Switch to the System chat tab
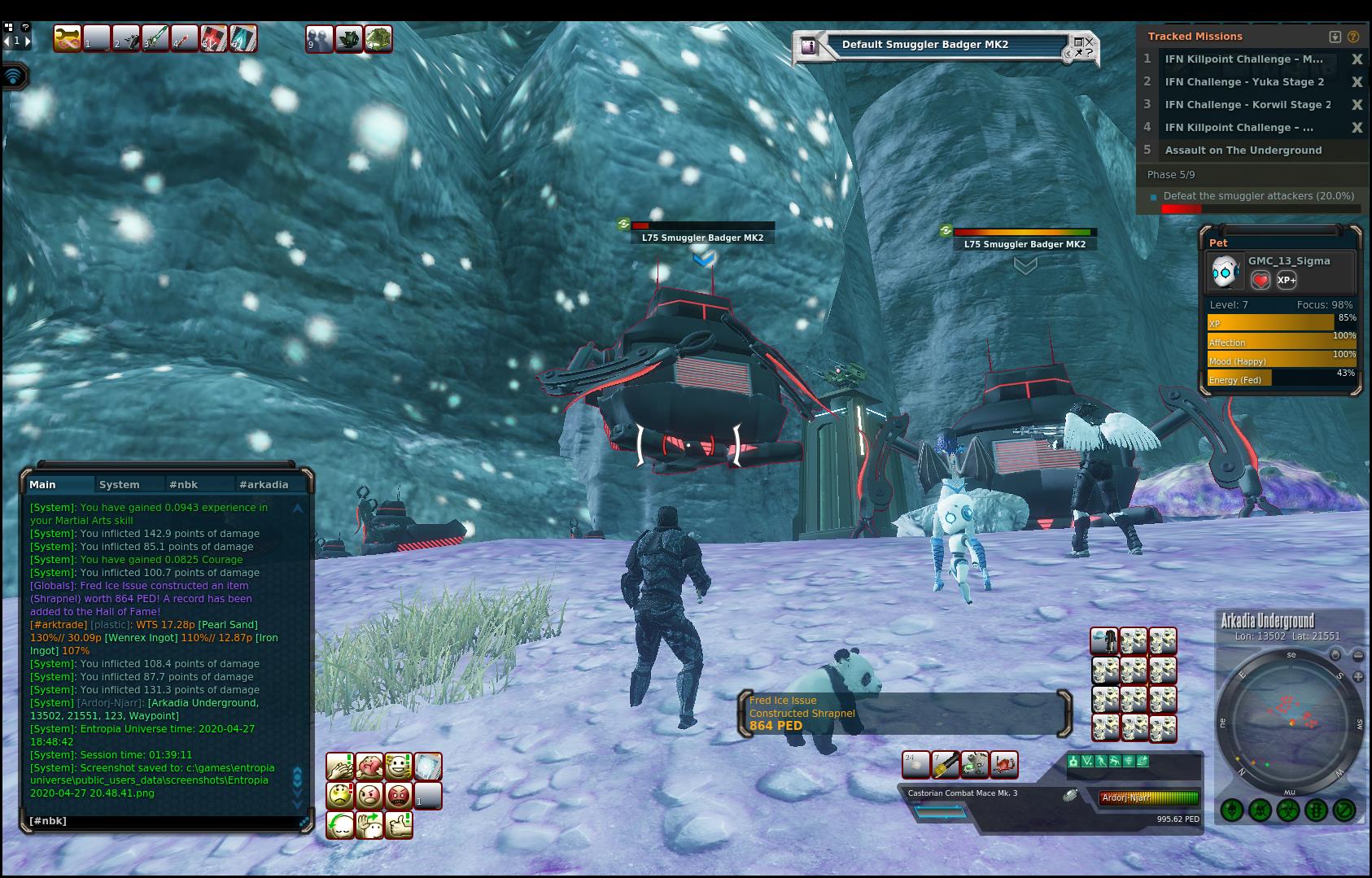The image size is (1372, 878). click(x=119, y=484)
